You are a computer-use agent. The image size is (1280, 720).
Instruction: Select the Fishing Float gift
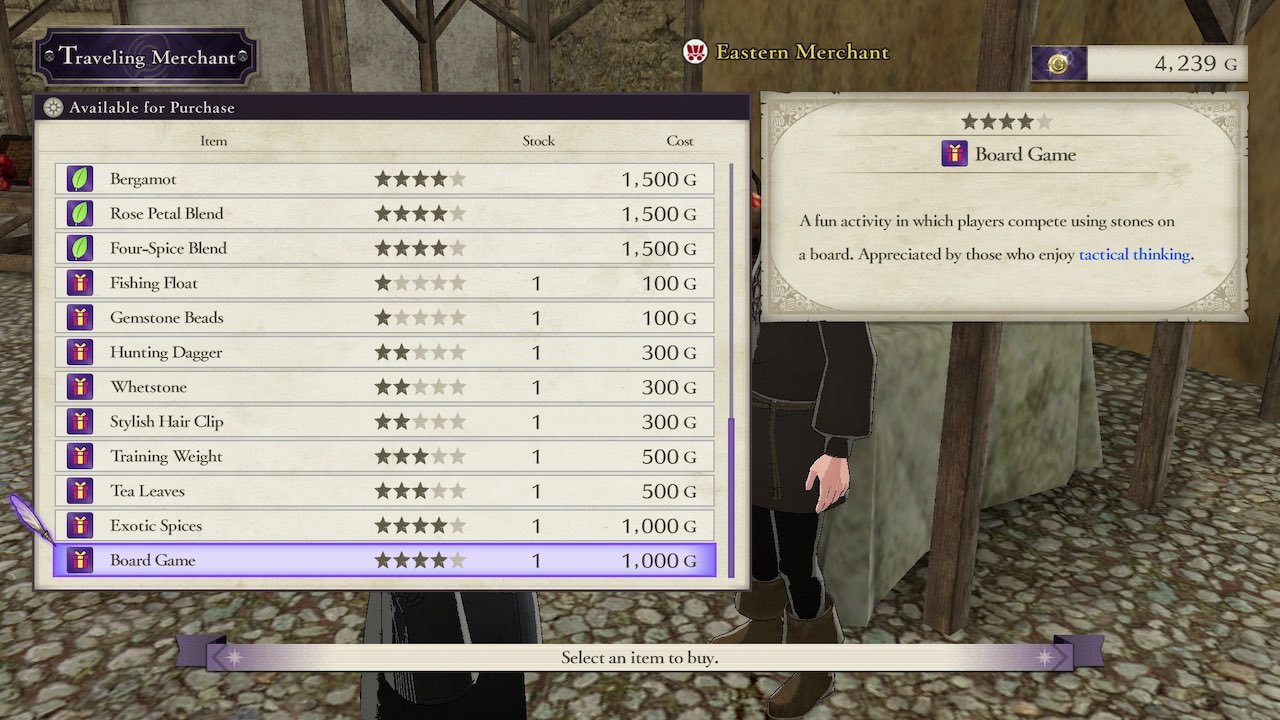click(x=384, y=283)
